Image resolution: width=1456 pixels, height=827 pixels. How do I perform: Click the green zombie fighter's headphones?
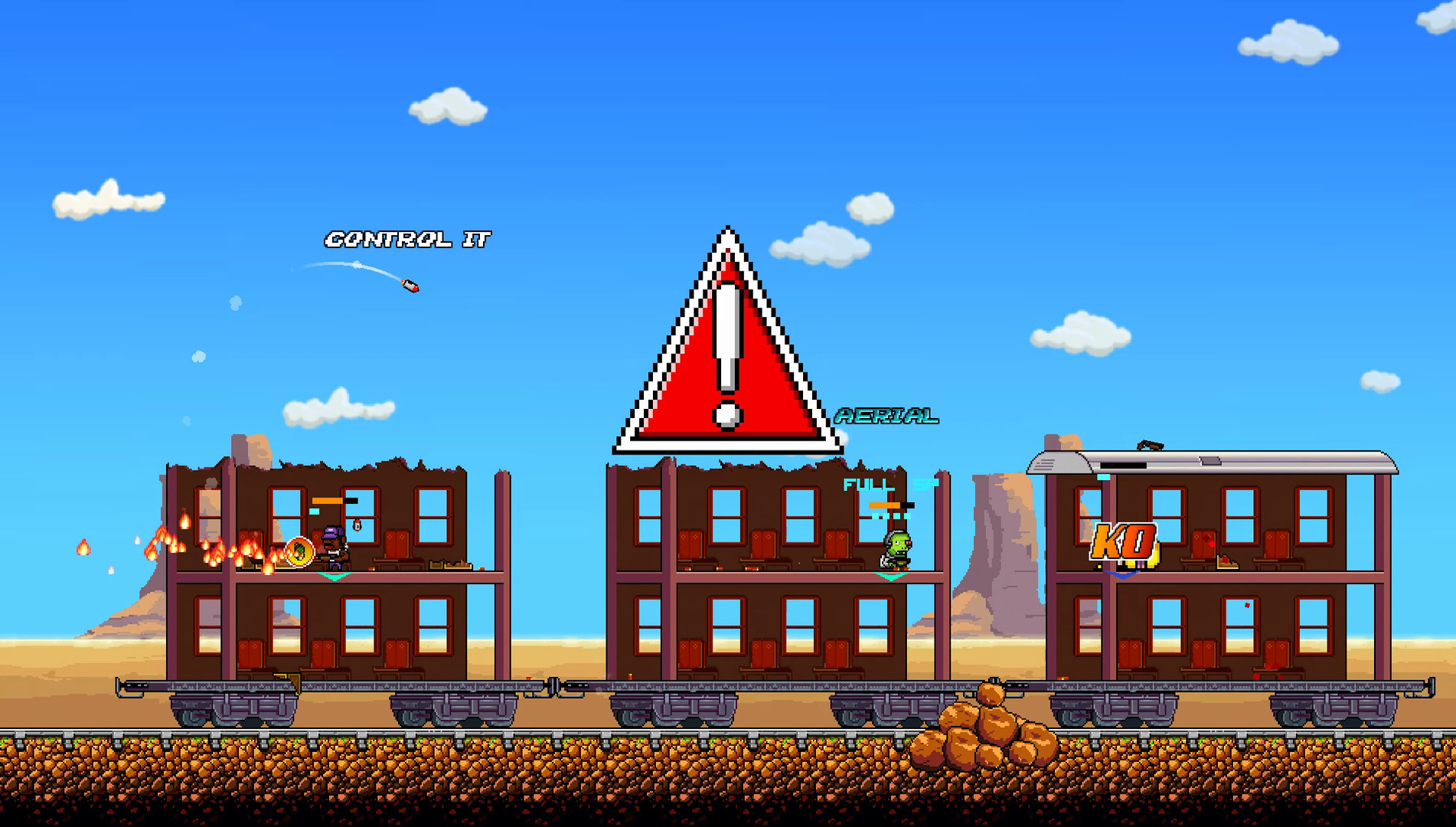click(888, 539)
